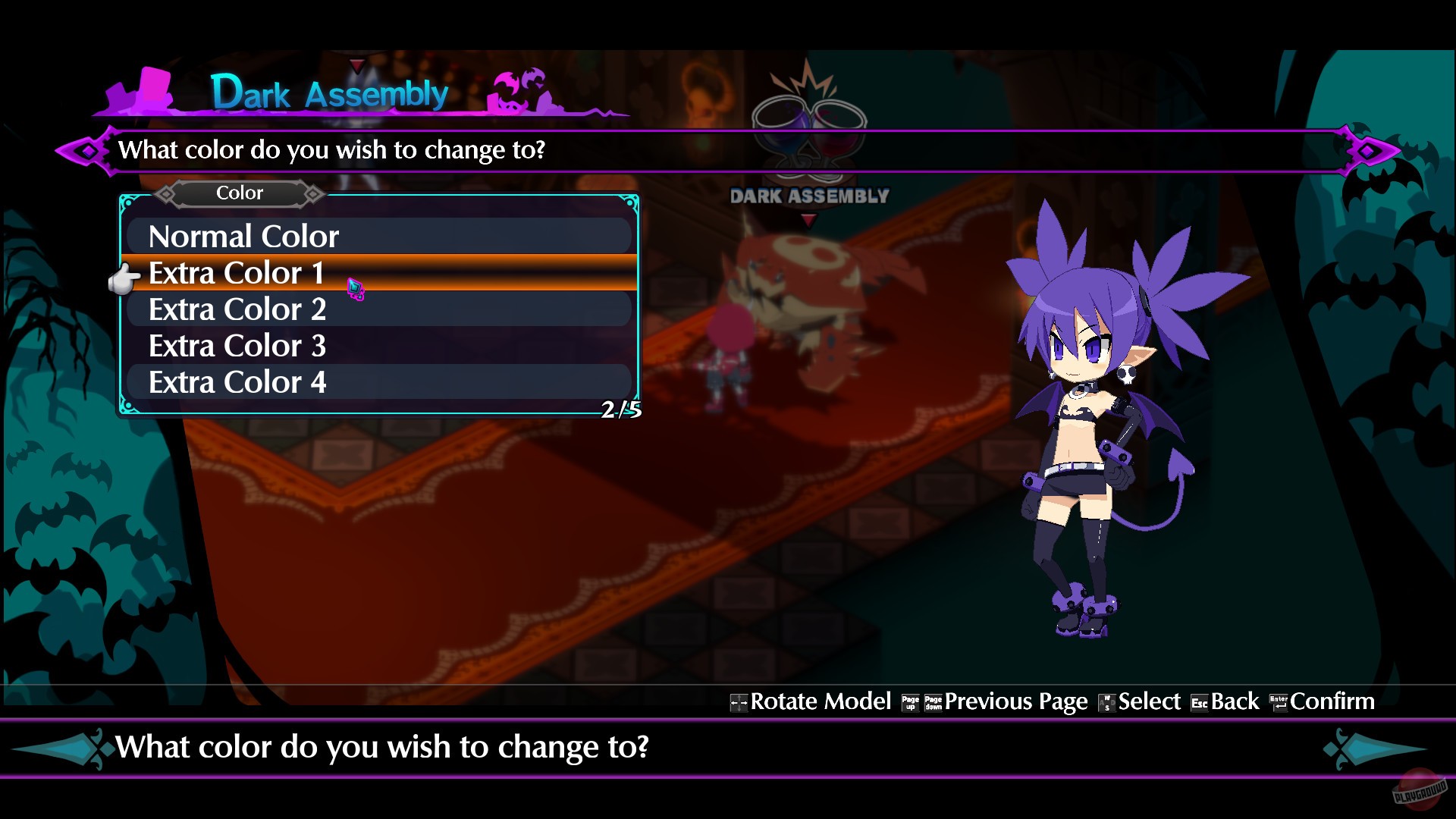
Task: Select Extra Color 4 from the list
Action: 238,381
